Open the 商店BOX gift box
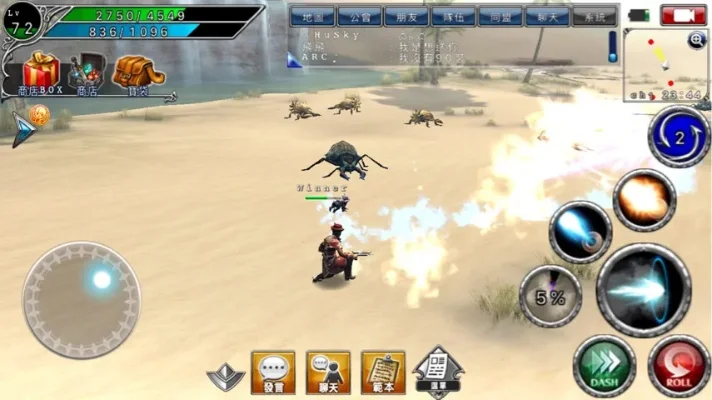This screenshot has height=400, width=712. point(41,71)
